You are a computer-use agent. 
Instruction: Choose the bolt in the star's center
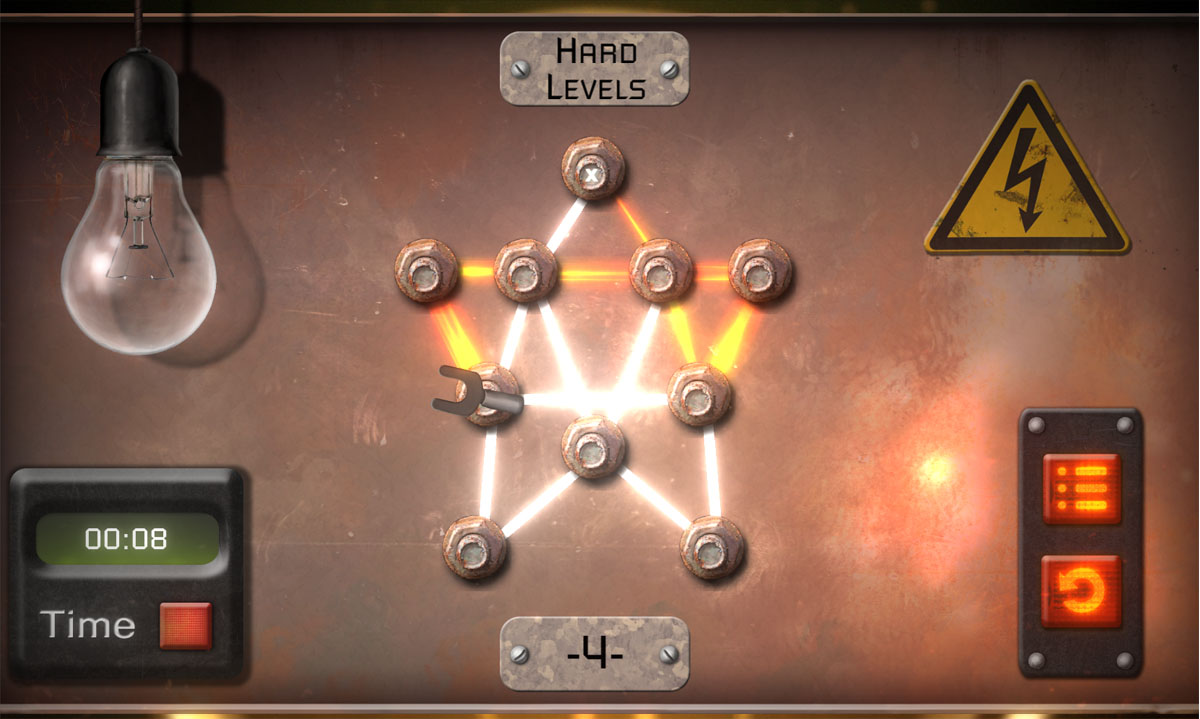pyautogui.click(x=593, y=447)
